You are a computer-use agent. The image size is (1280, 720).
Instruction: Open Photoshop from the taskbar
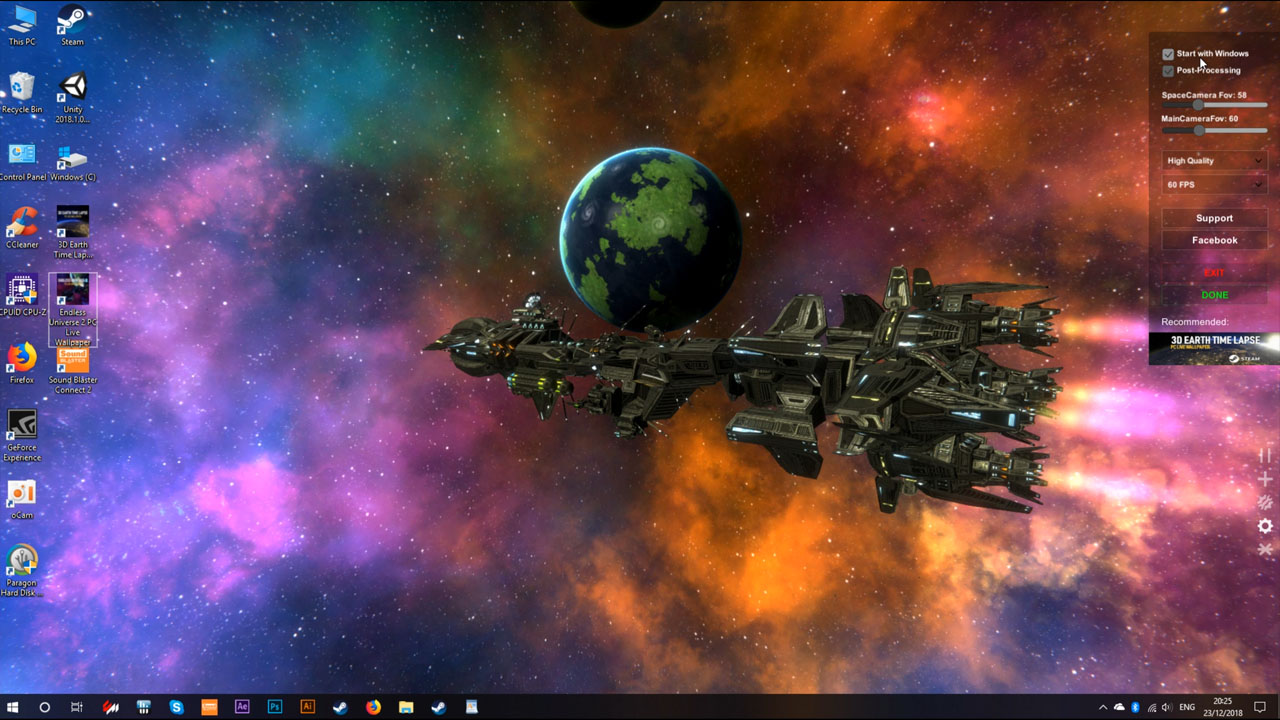click(x=273, y=706)
